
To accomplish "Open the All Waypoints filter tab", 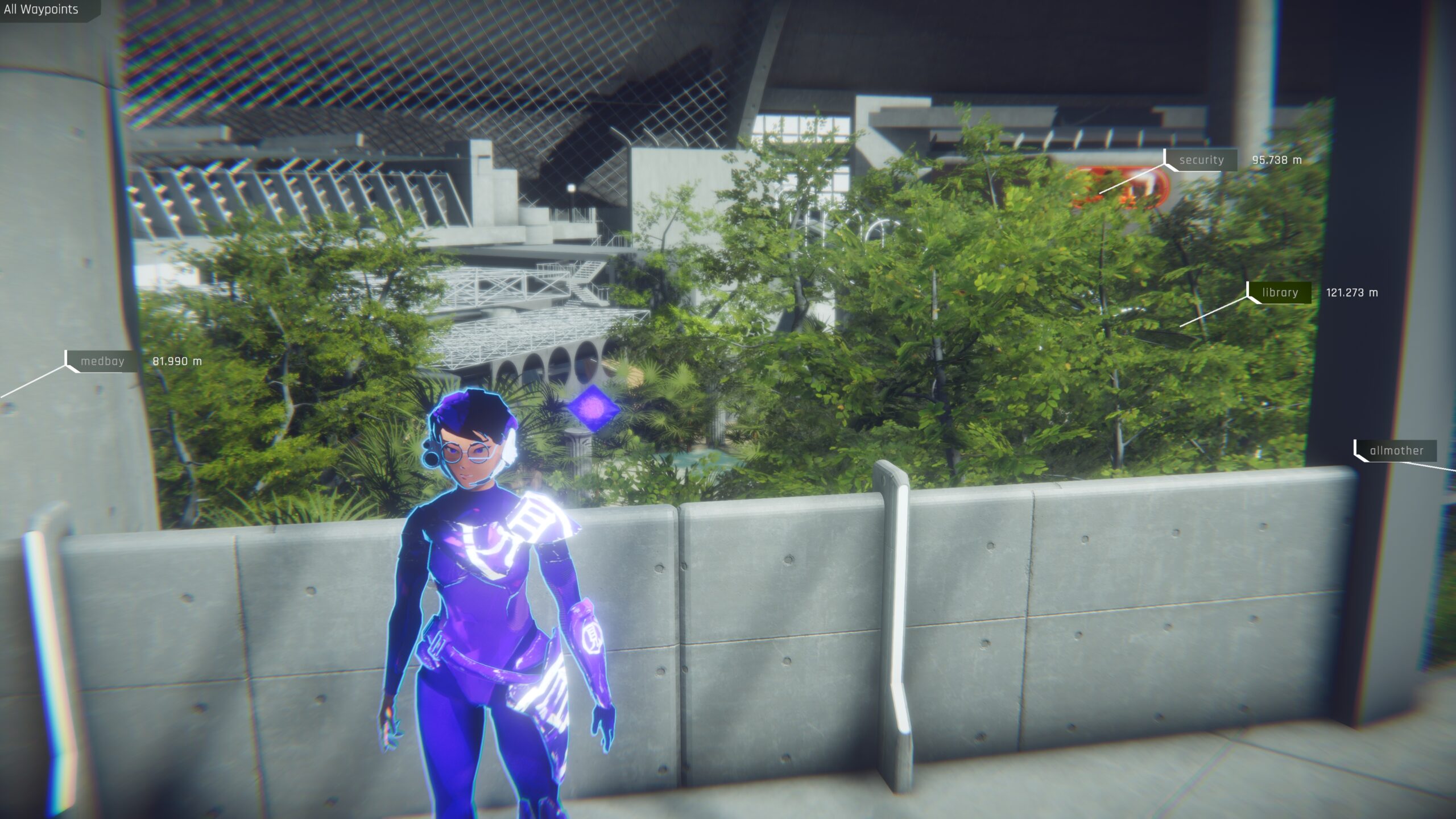I will pos(42,10).
